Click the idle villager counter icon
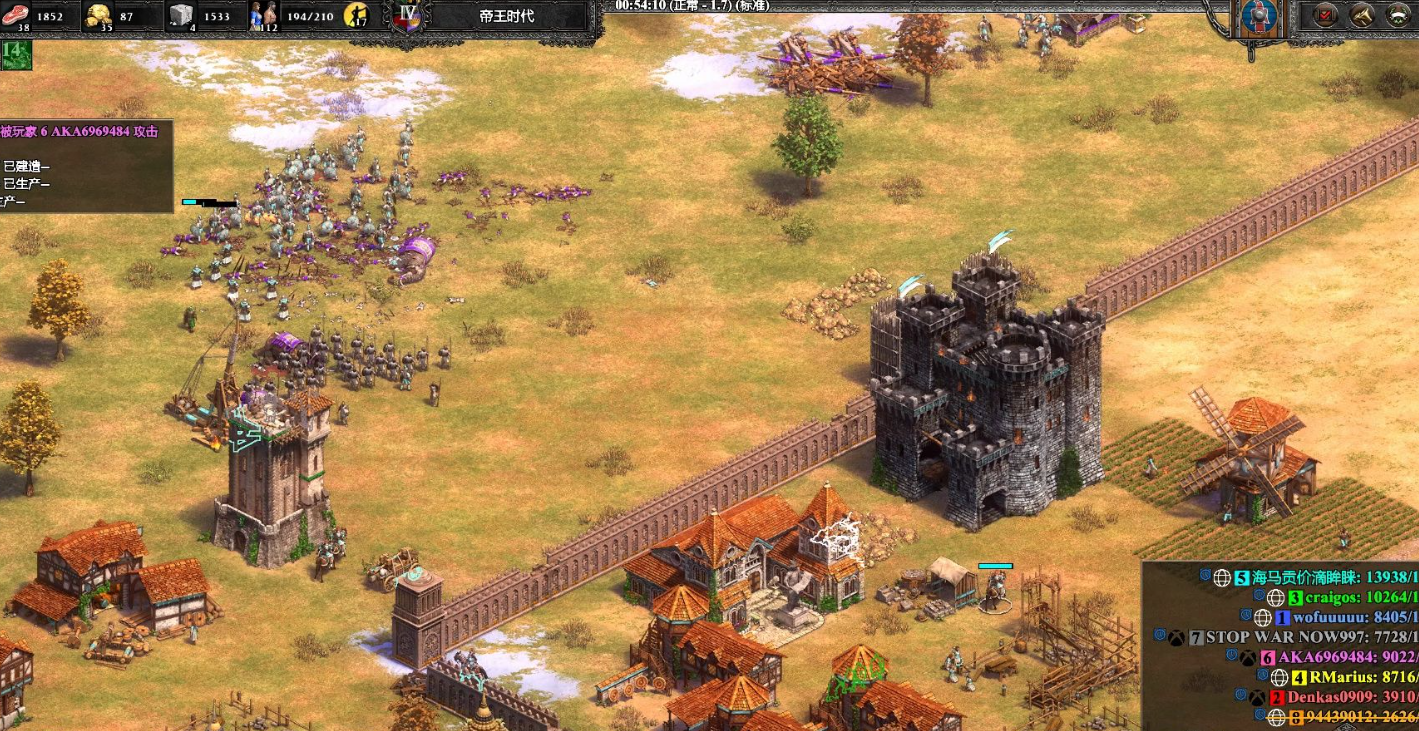The width and height of the screenshot is (1419, 731). click(x=356, y=15)
